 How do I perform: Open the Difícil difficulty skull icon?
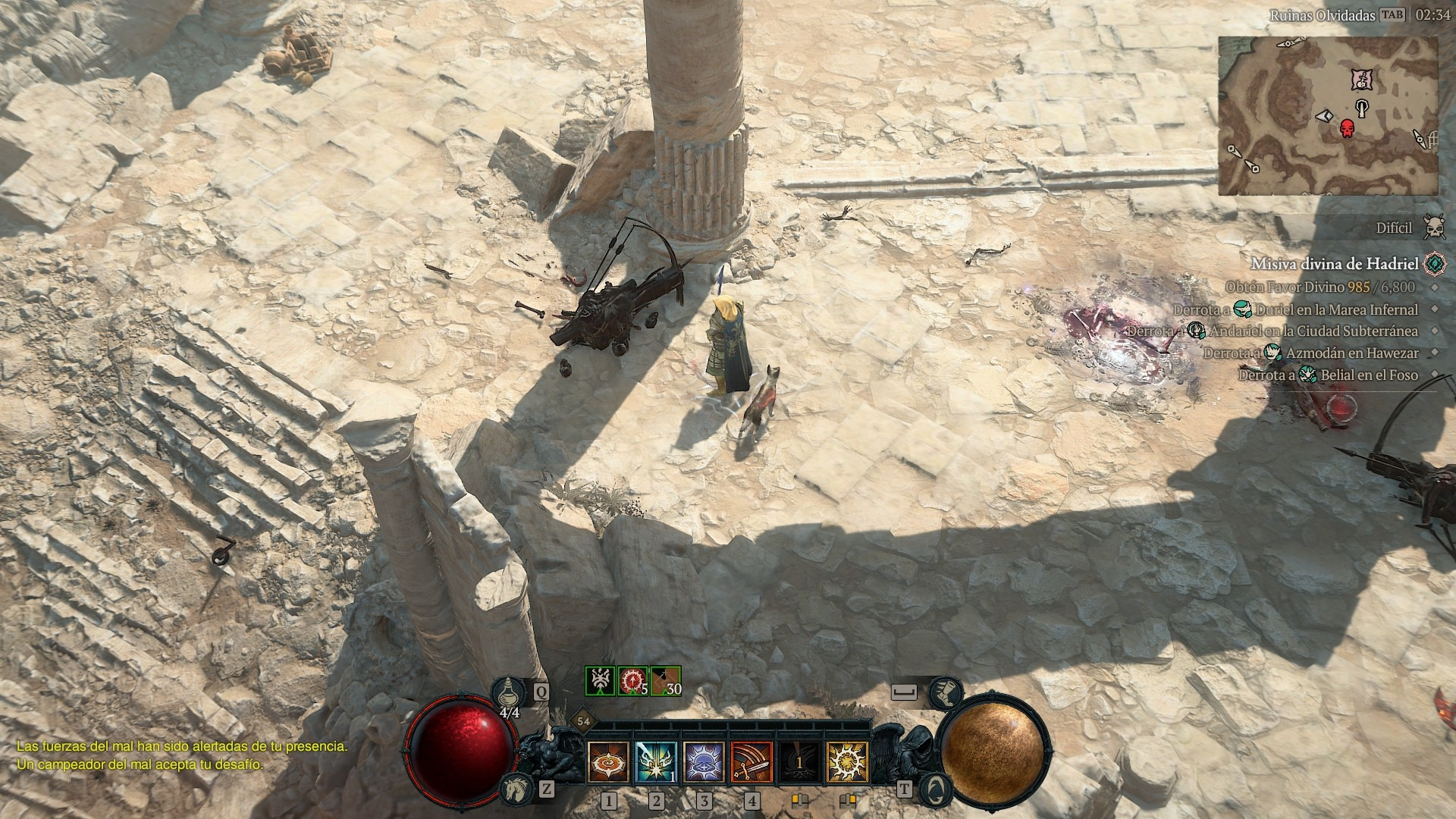click(x=1433, y=227)
